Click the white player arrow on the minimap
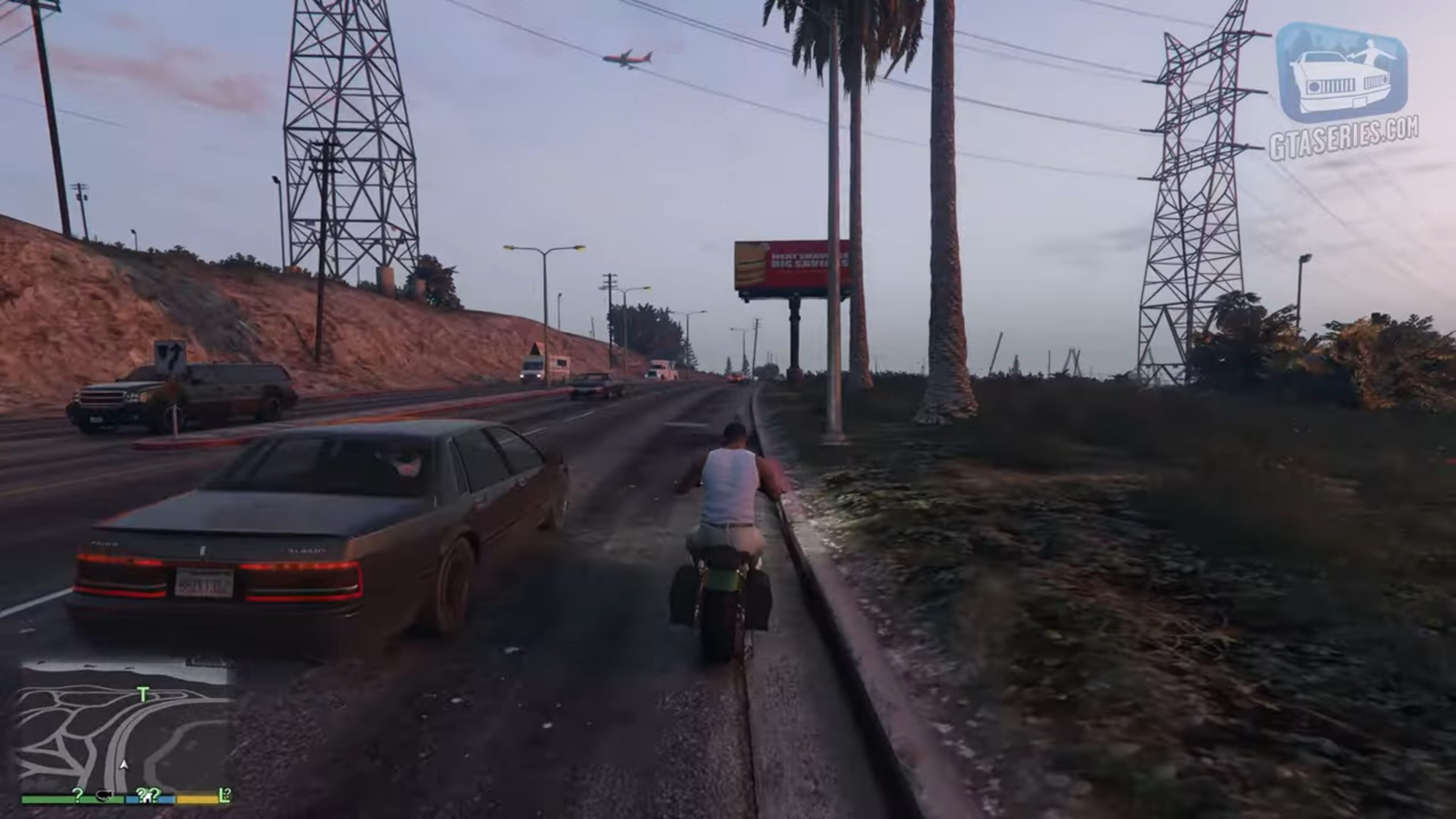 coord(124,765)
